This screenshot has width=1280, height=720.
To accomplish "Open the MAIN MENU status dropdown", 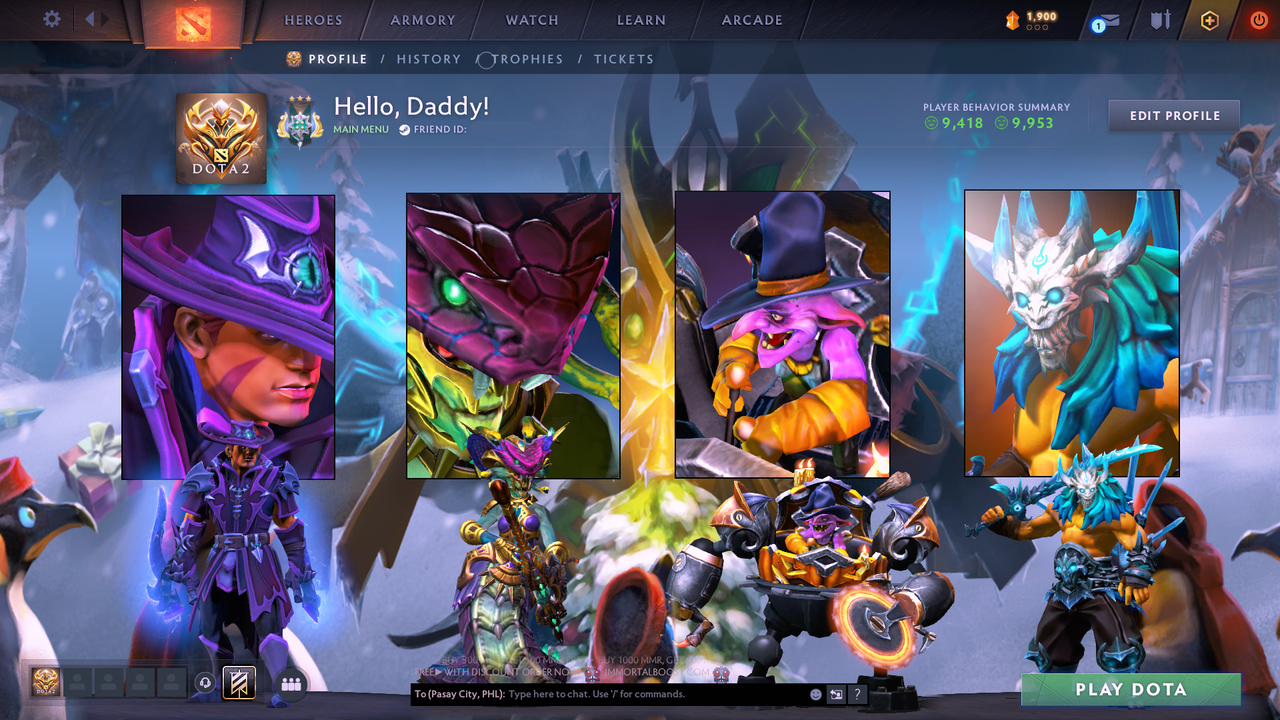I will pyautogui.click(x=360, y=129).
